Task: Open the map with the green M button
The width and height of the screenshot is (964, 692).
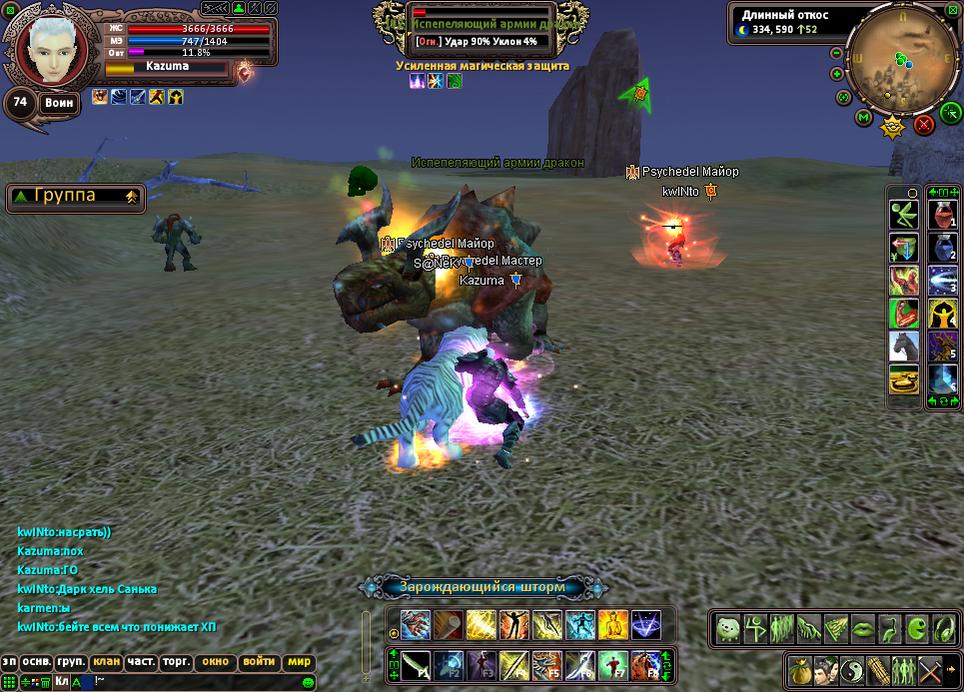Action: (x=864, y=118)
